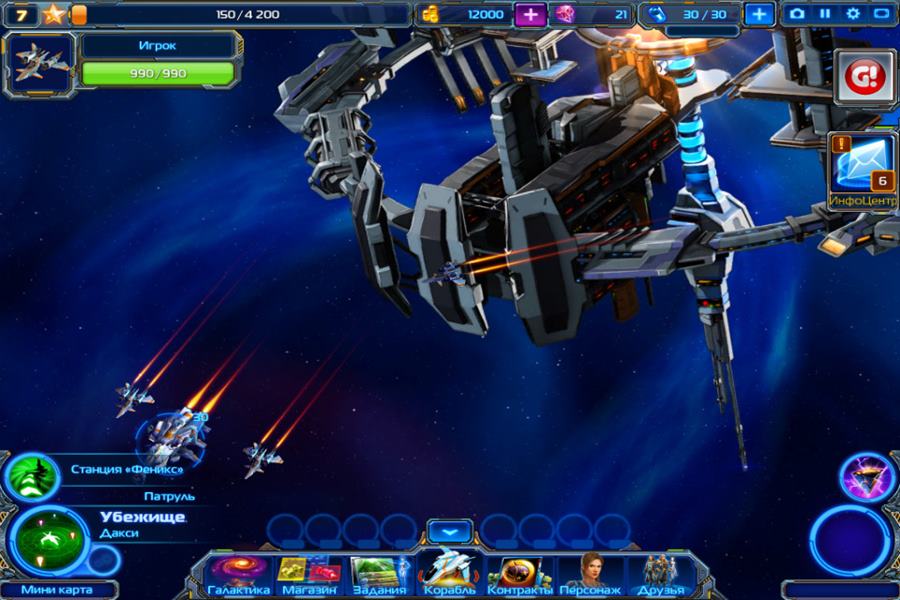
Task: Open the Мини карта minimap
Action: [x=56, y=589]
